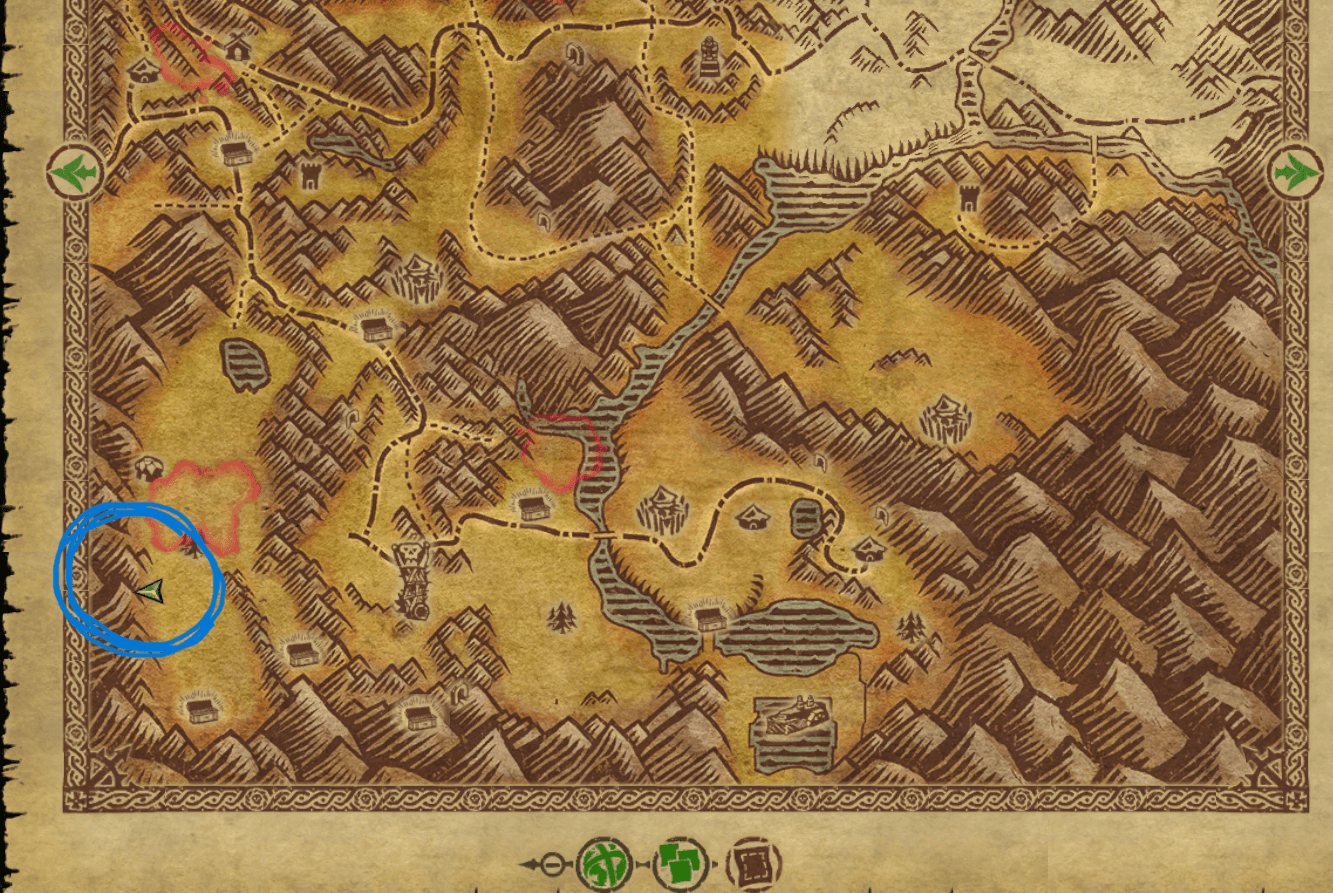
Task: Select the shipwreck marker below the lake
Action: tap(795, 732)
